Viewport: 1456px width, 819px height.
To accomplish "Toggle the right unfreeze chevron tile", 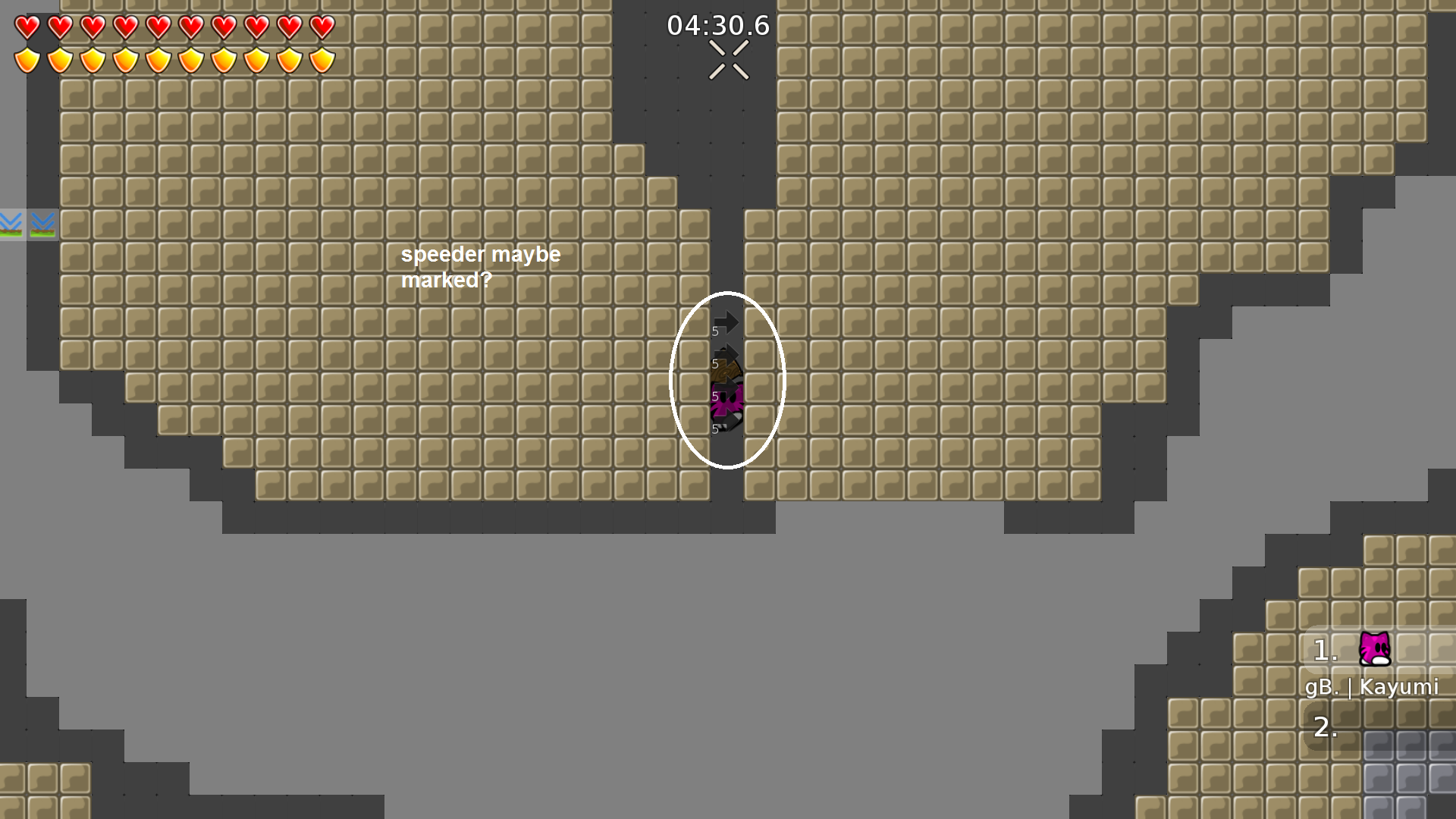I will 44,224.
